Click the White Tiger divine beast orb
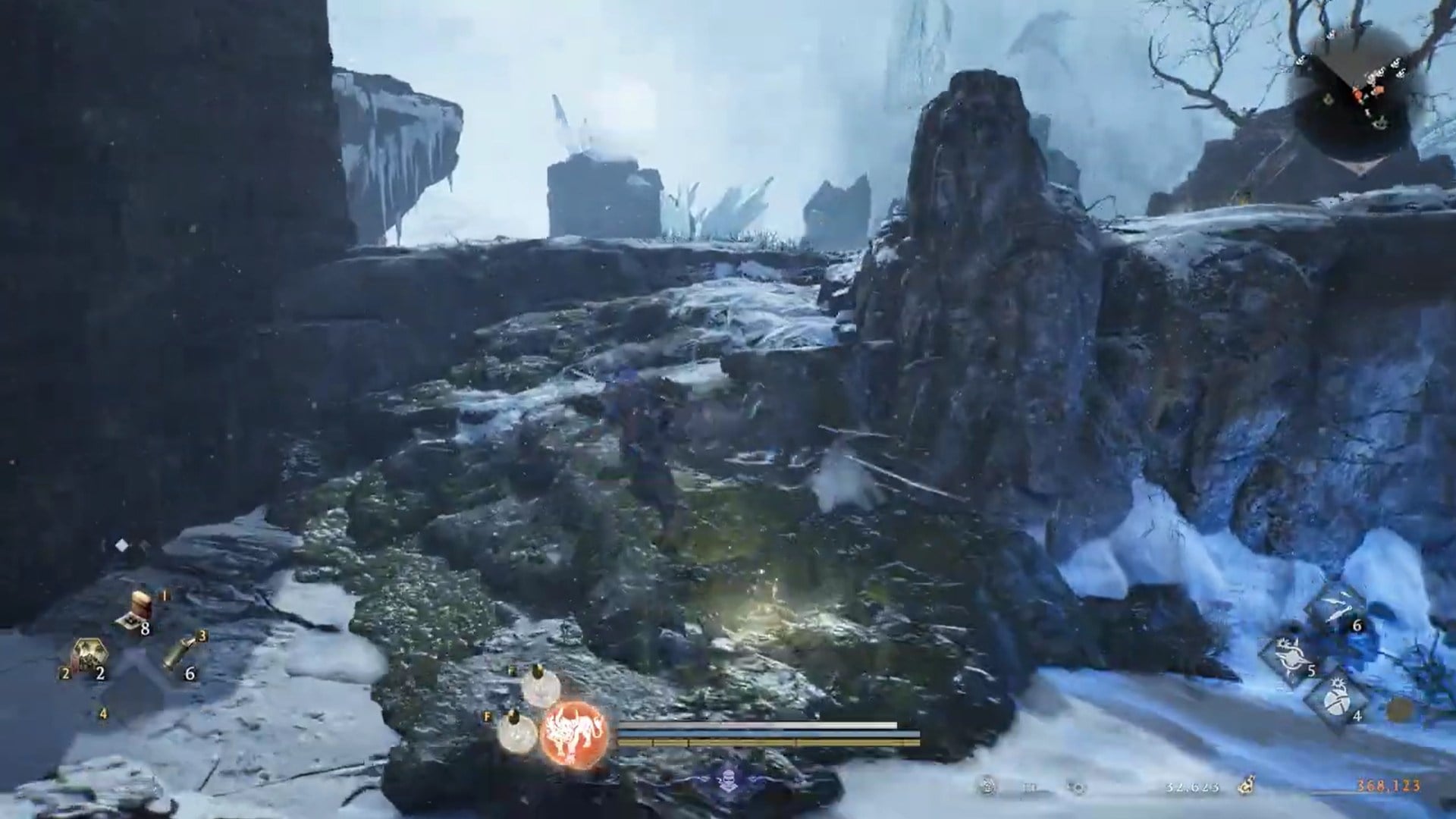 click(574, 734)
